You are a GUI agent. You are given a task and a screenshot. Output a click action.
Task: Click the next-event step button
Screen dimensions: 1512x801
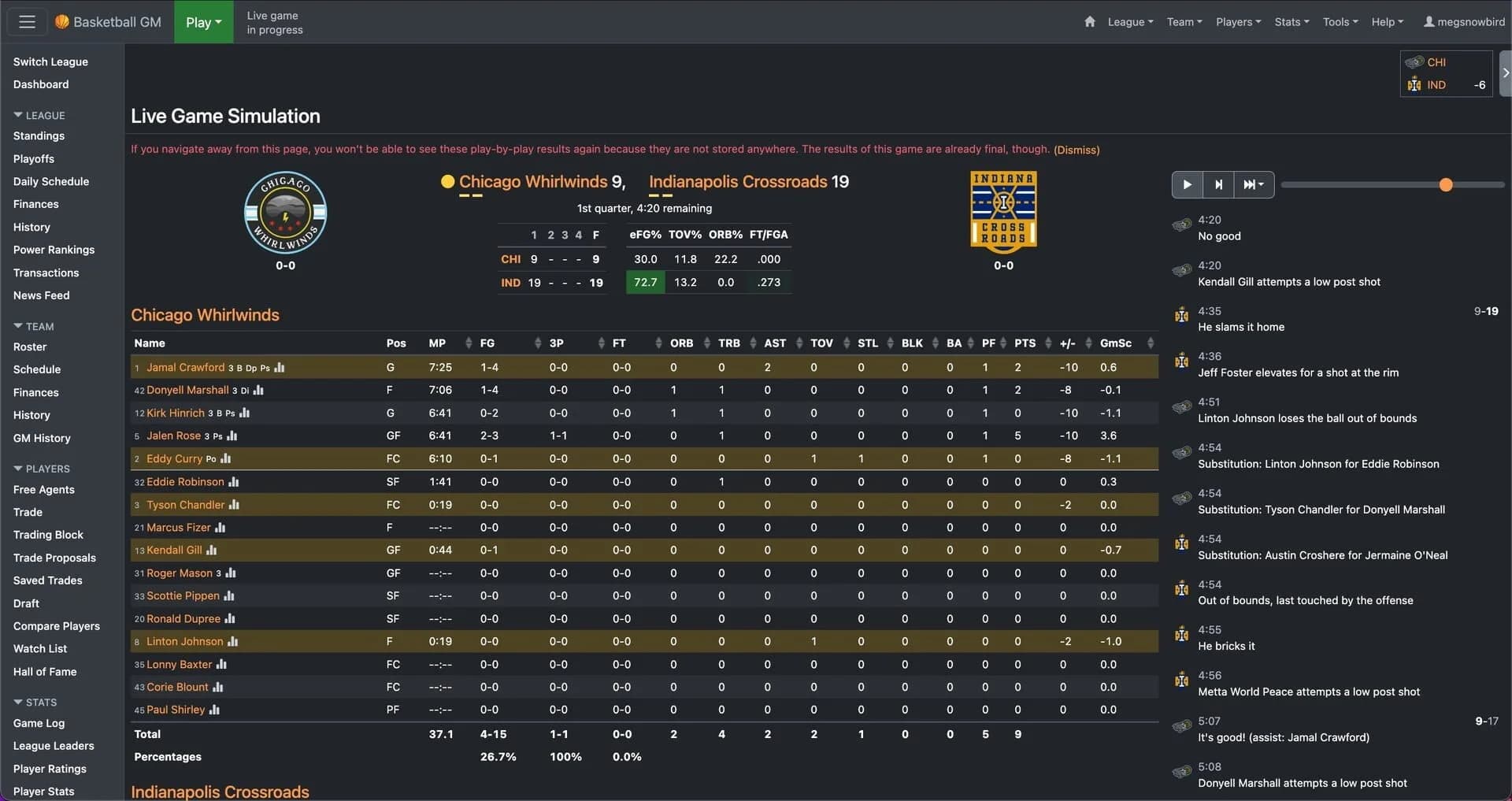tap(1218, 184)
